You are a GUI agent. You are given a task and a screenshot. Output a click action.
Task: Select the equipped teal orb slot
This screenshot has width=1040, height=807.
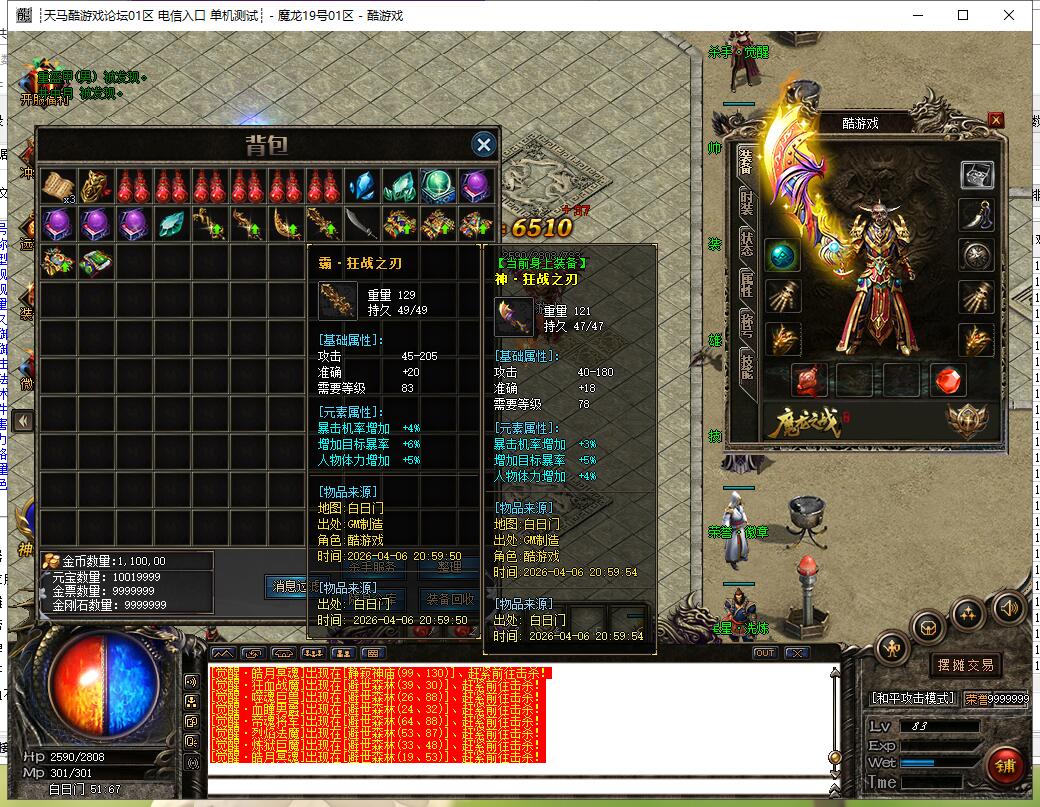pos(783,255)
